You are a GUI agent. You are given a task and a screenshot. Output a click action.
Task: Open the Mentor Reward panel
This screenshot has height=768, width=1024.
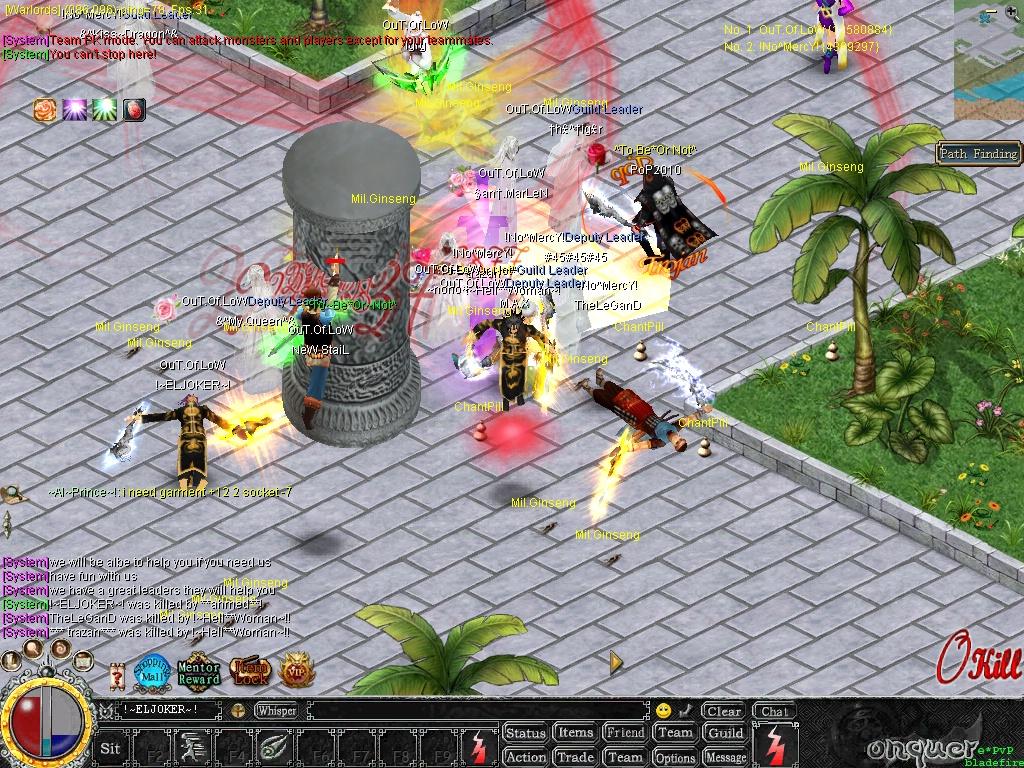[x=198, y=672]
